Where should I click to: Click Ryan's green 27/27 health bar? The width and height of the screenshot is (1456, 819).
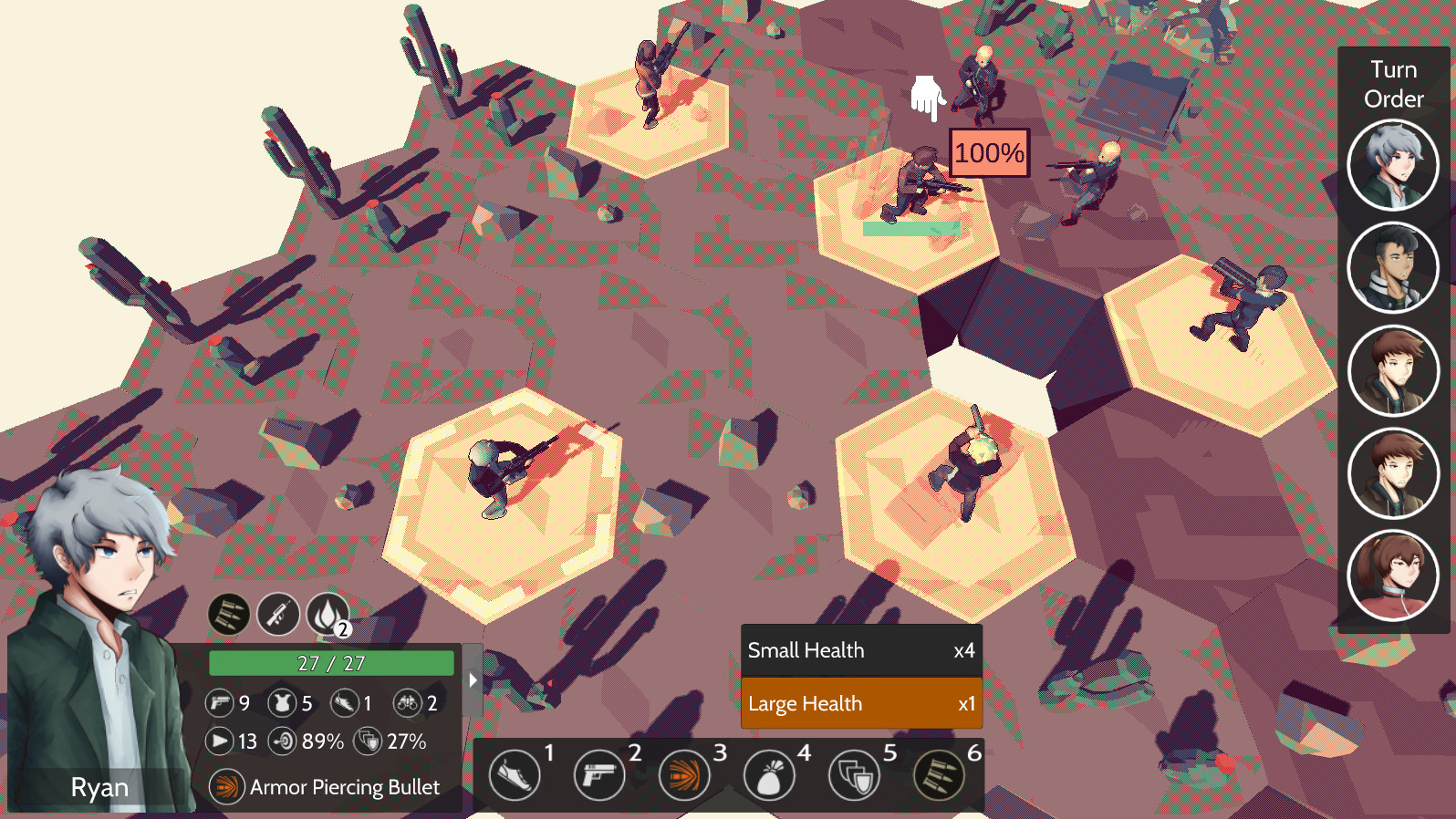(x=330, y=663)
